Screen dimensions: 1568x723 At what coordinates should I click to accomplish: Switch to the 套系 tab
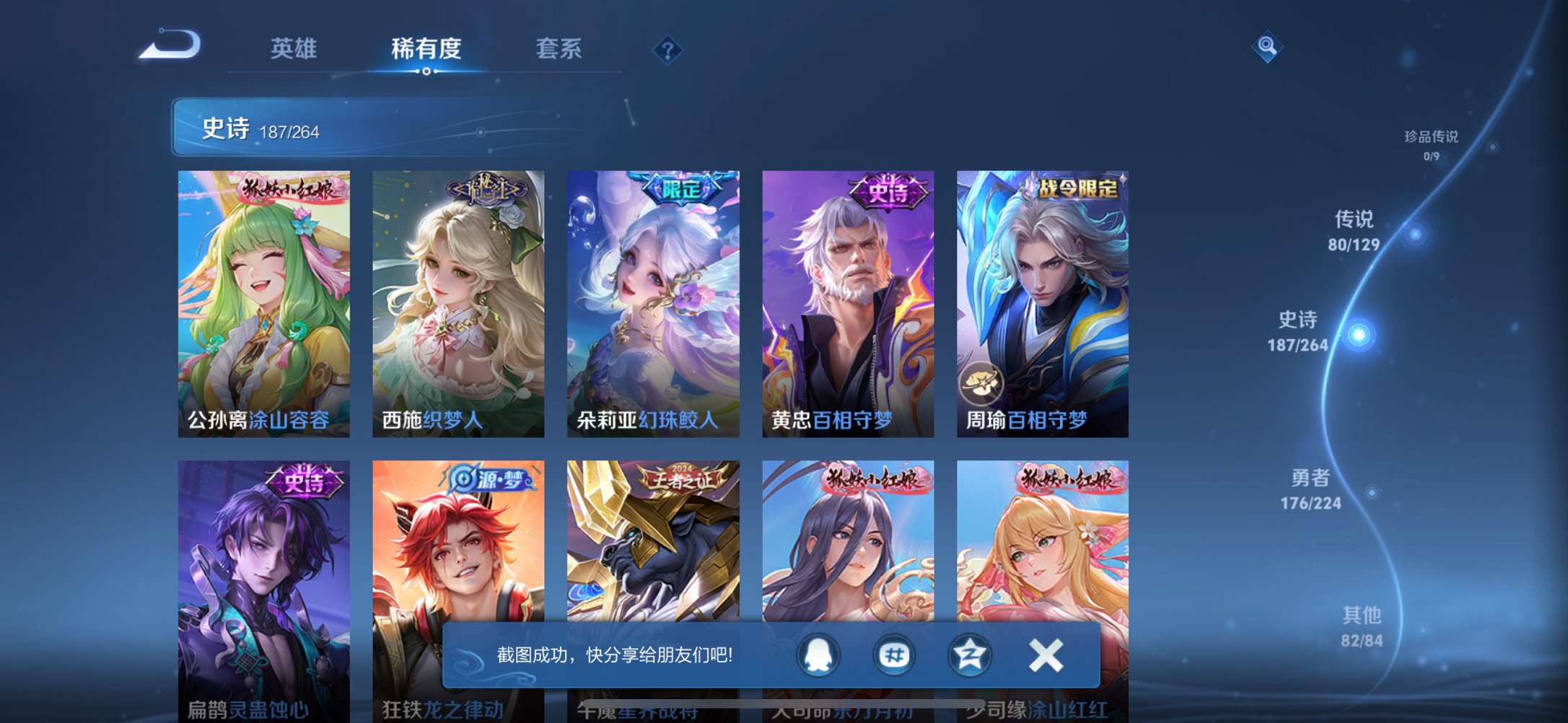pos(559,50)
